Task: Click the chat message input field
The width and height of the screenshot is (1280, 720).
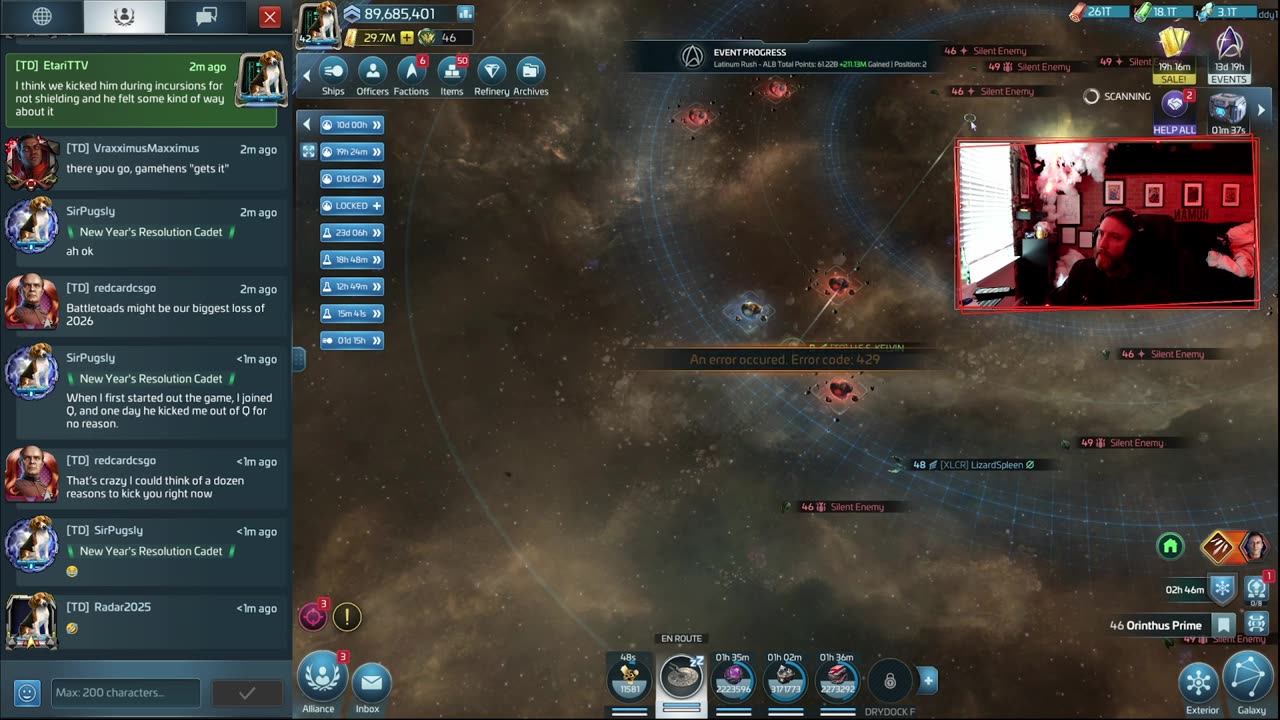Action: (x=125, y=692)
